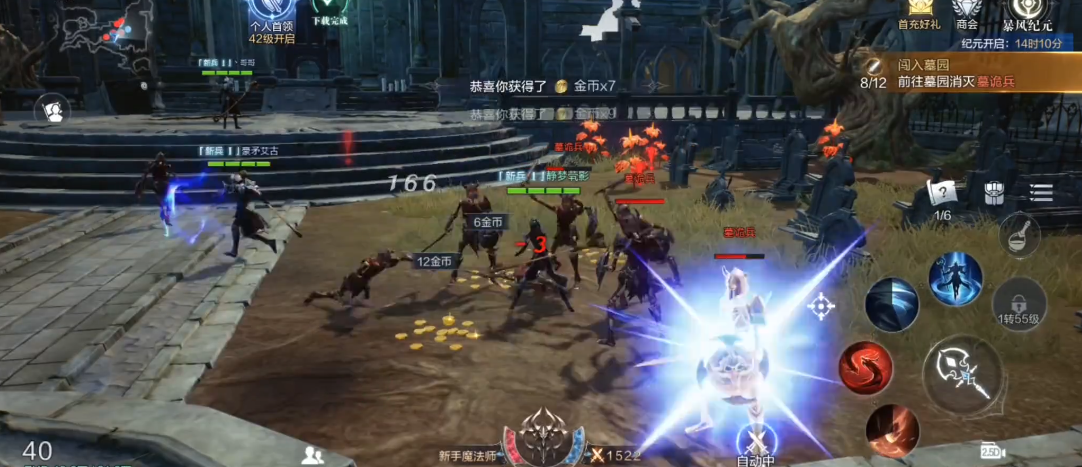Use the potion flask button

(x=1019, y=235)
